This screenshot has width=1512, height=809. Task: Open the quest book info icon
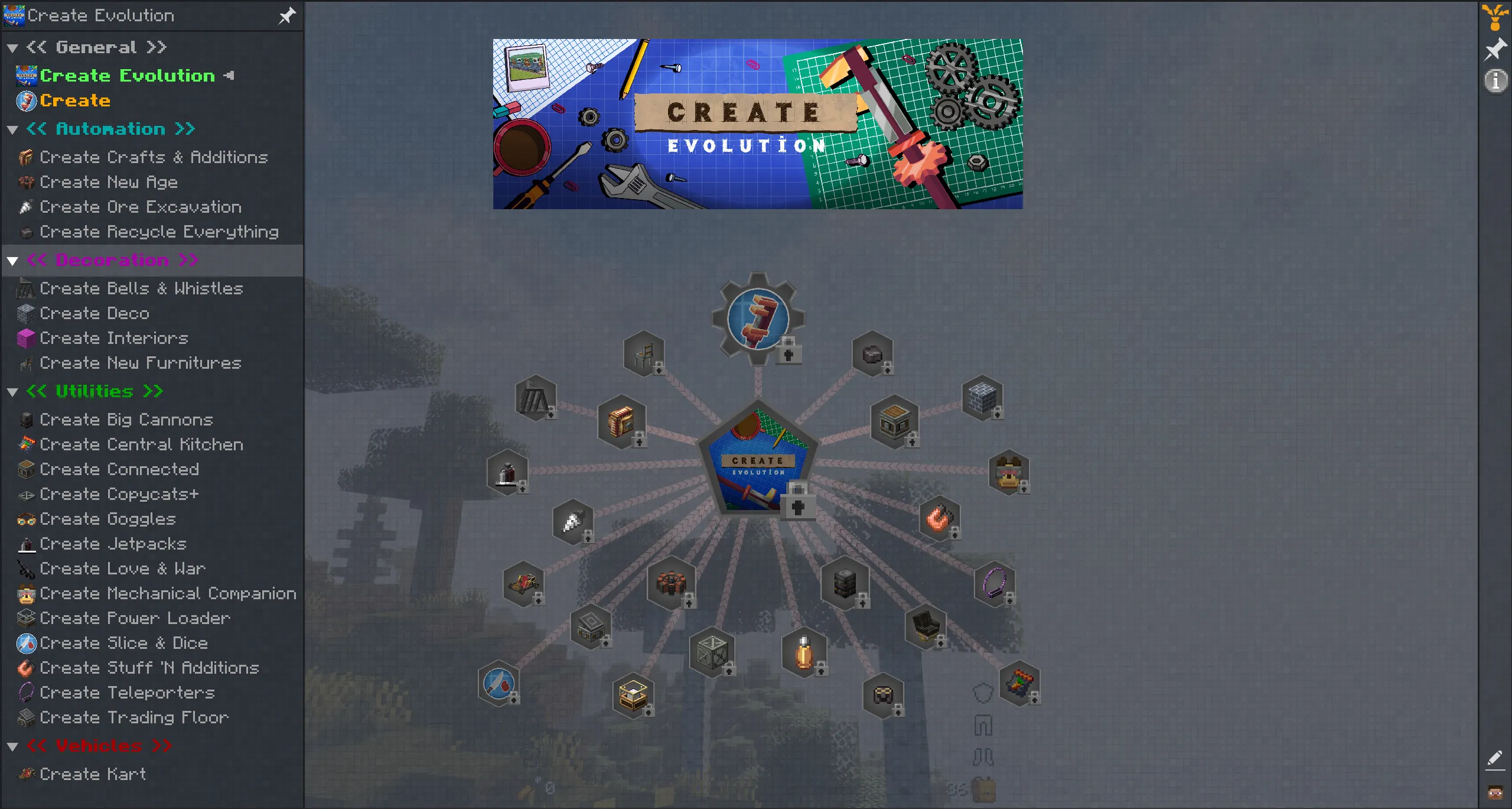[1495, 80]
